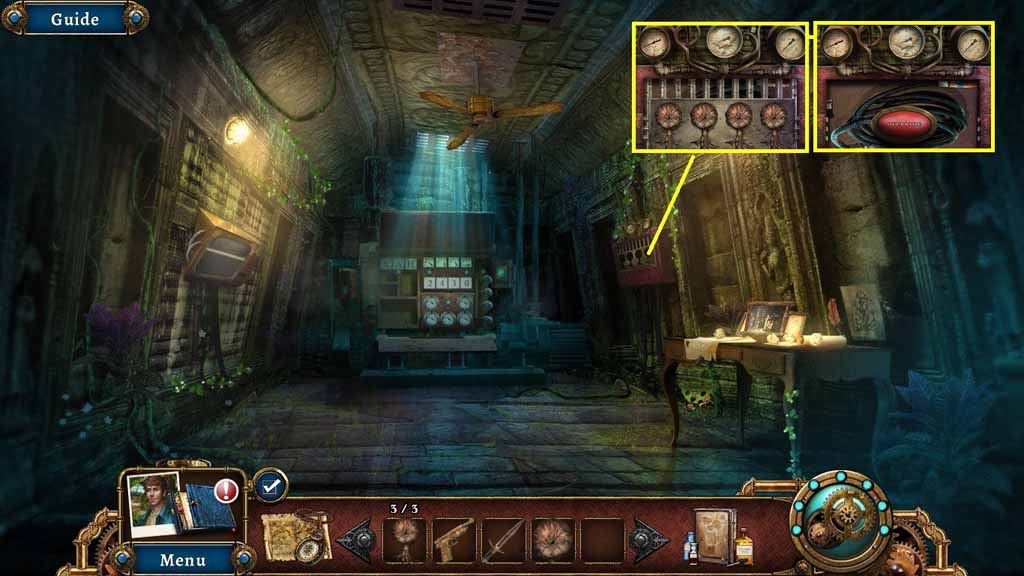1024x576 pixels.
Task: Select the valve handle item marked 3/3
Action: coord(405,541)
